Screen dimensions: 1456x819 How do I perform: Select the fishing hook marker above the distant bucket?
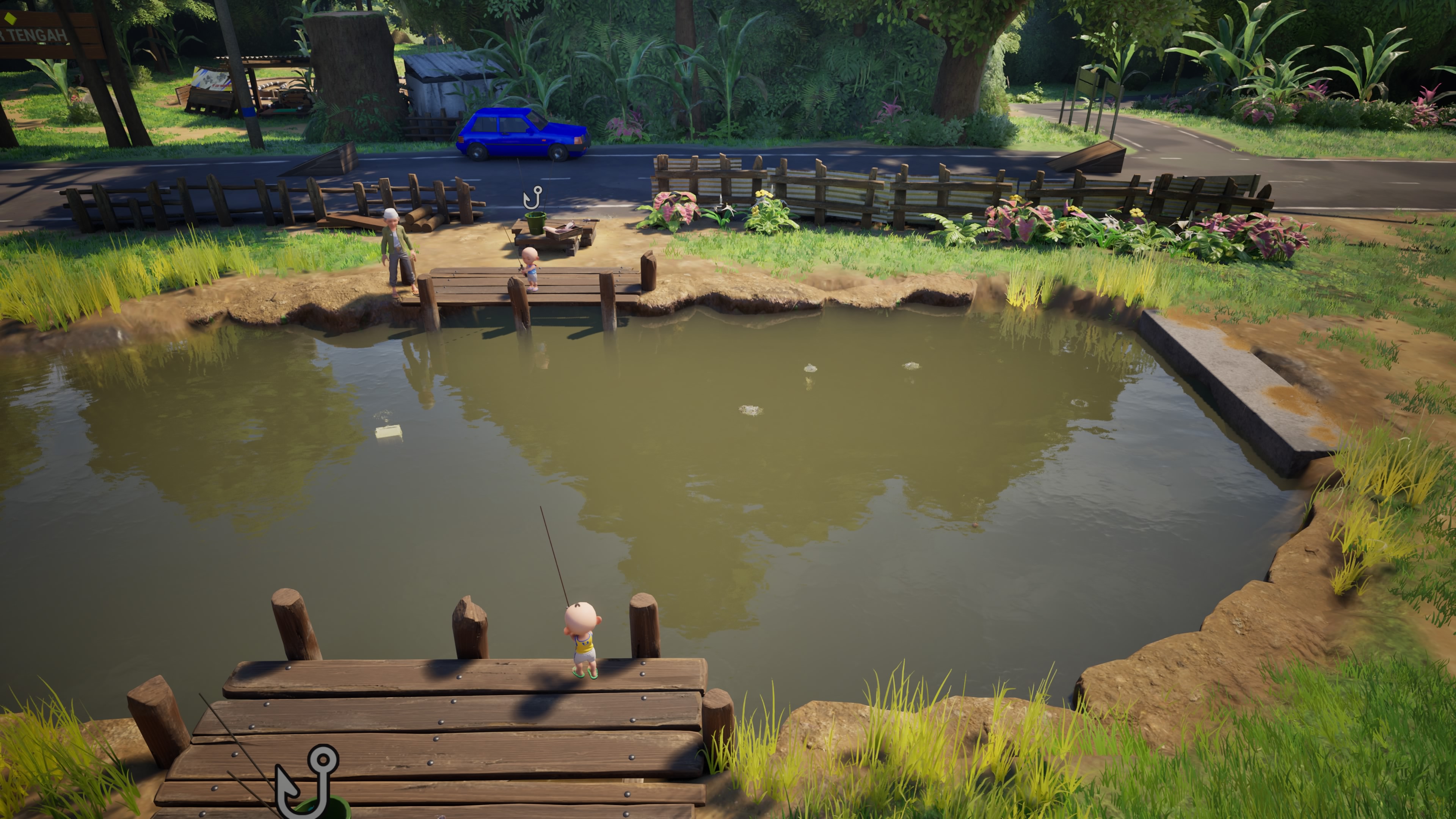pos(532,197)
